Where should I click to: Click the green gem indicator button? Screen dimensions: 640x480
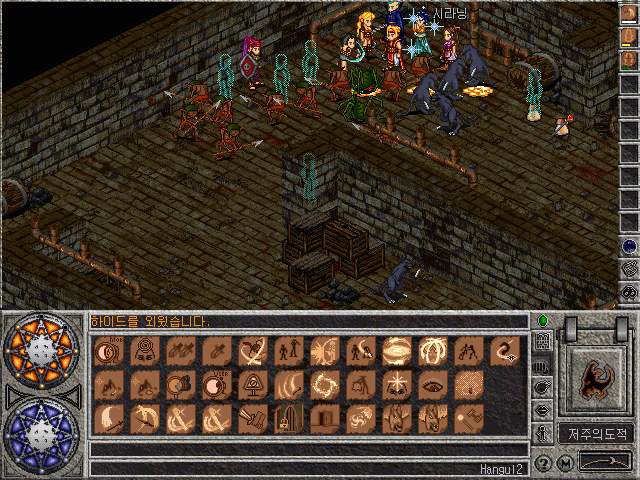pyautogui.click(x=543, y=321)
